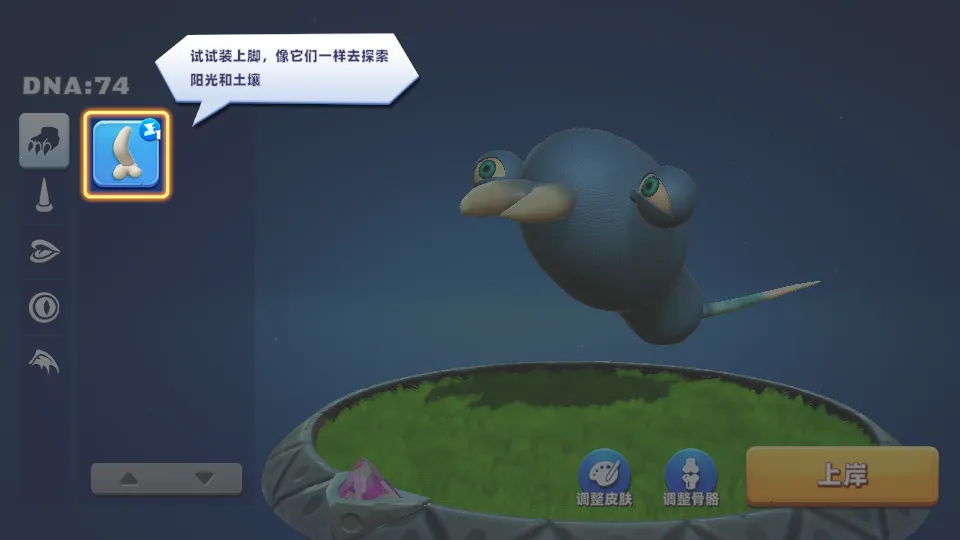Choose the mouth parts category
This screenshot has width=960, height=540.
point(44,251)
